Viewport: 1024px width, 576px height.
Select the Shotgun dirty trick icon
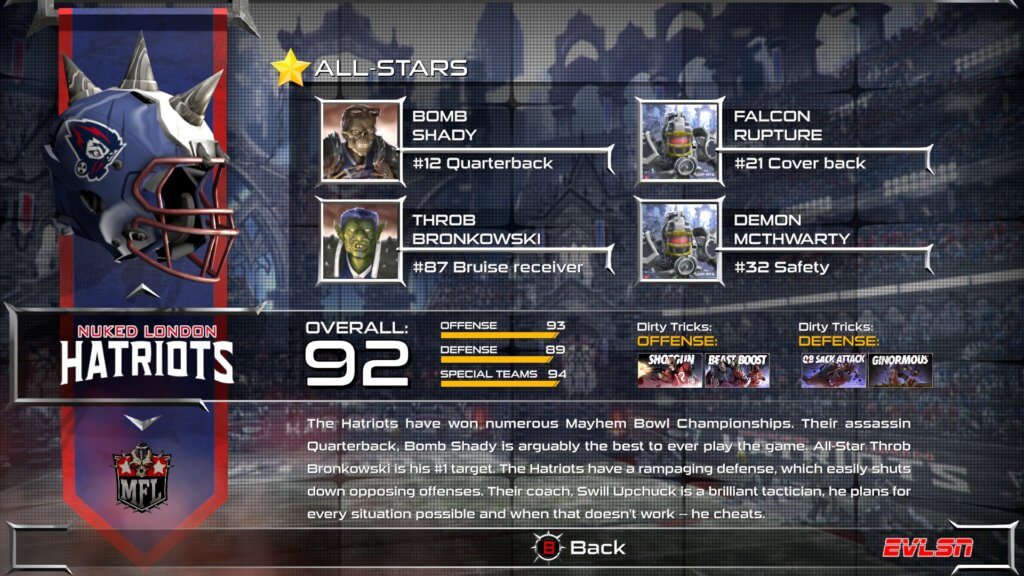(669, 370)
